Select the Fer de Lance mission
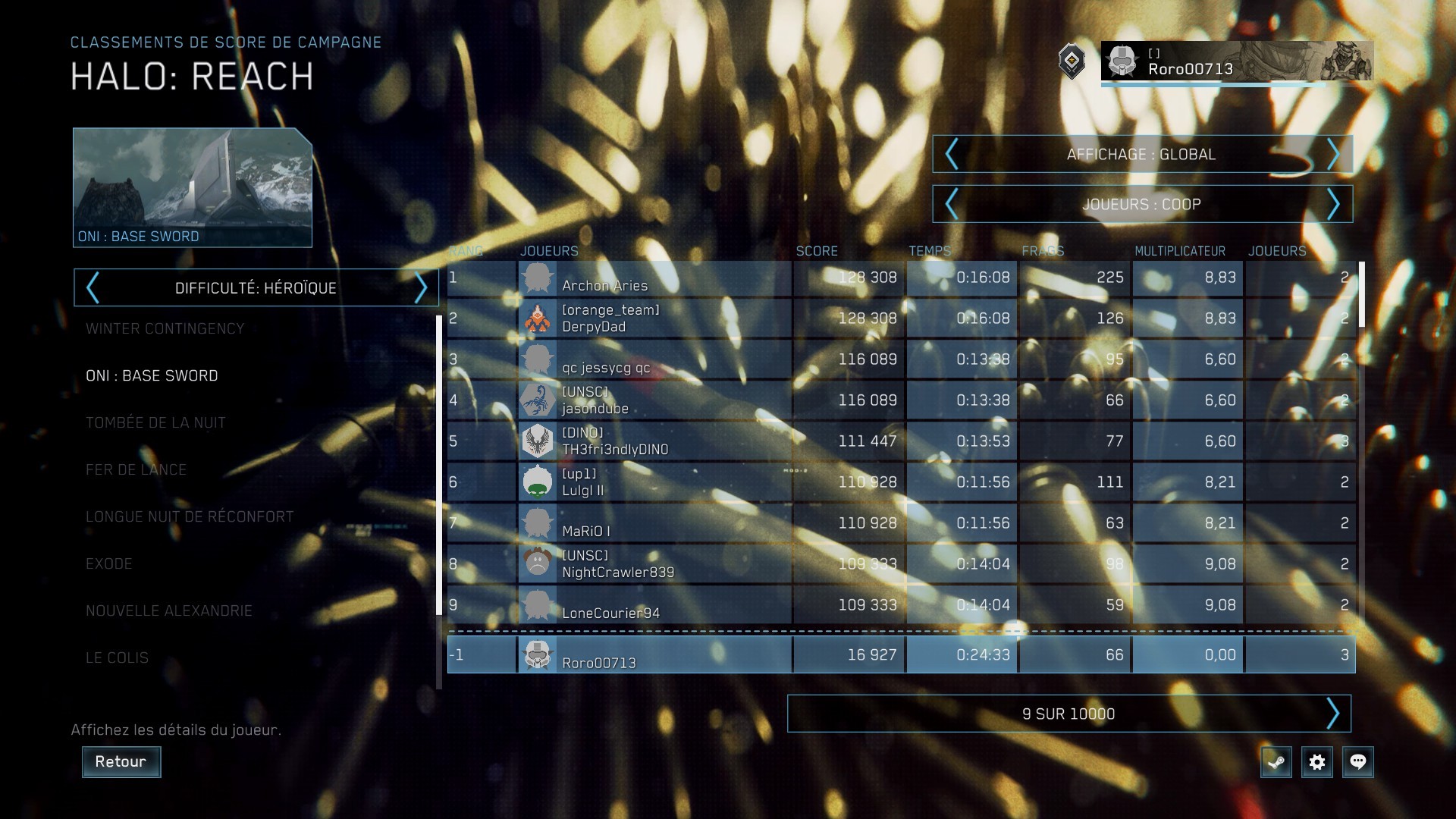Image resolution: width=1456 pixels, height=819 pixels. click(136, 470)
